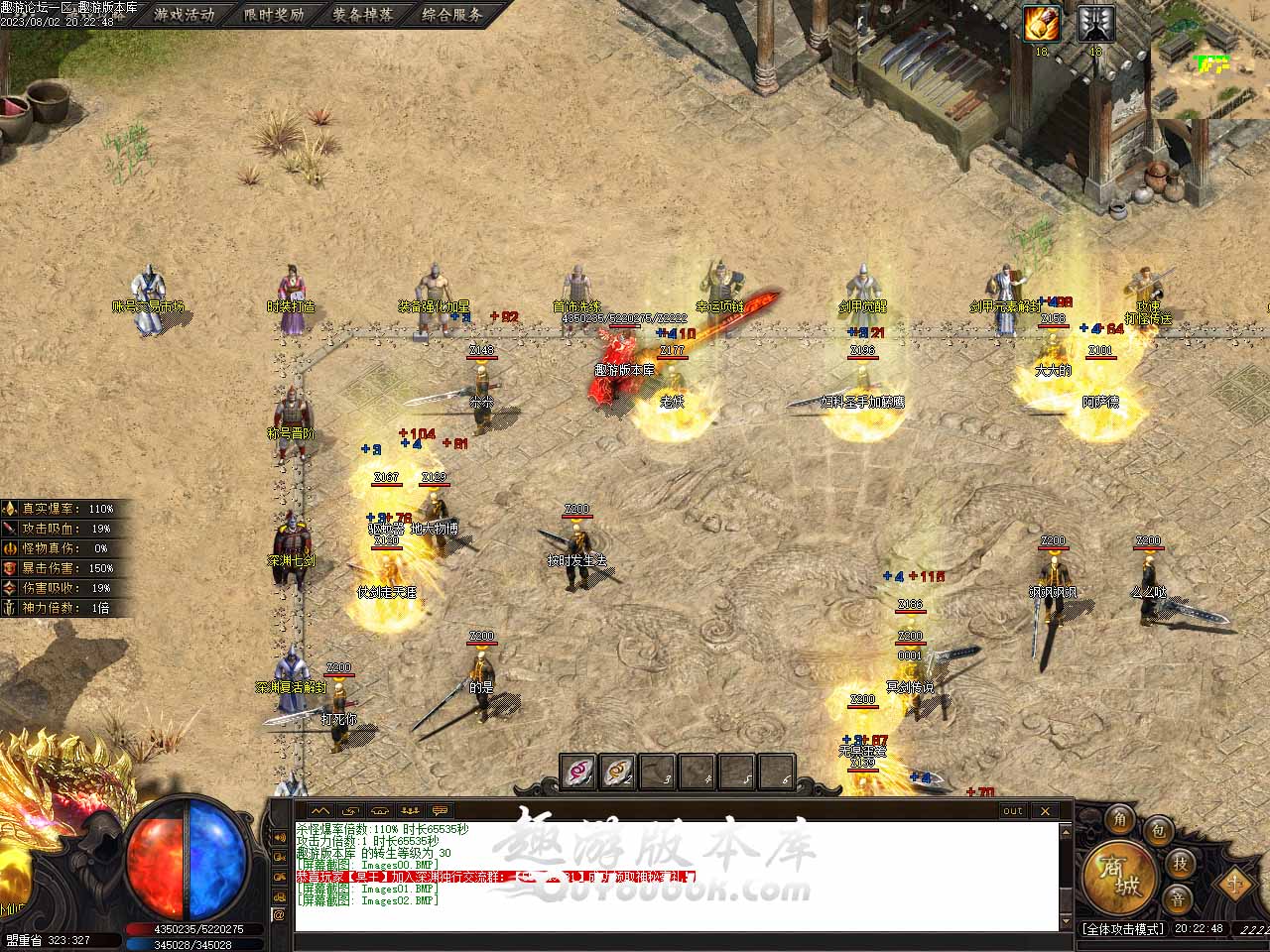Click the speech bubble chat tab icon
The width and height of the screenshot is (1270, 952).
point(440,810)
